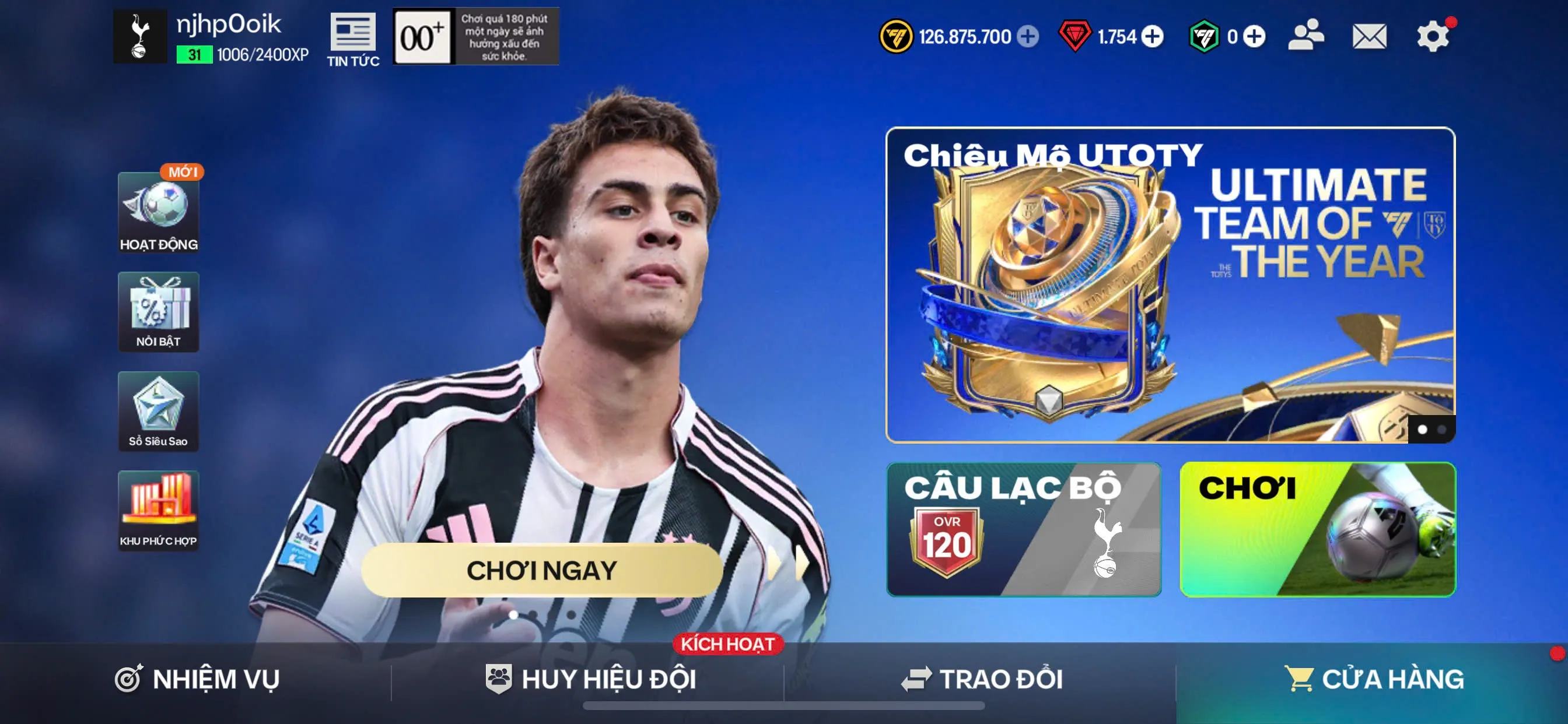Viewport: 1568px width, 724px height.
Task: Check the mail inbox
Action: coord(1368,37)
